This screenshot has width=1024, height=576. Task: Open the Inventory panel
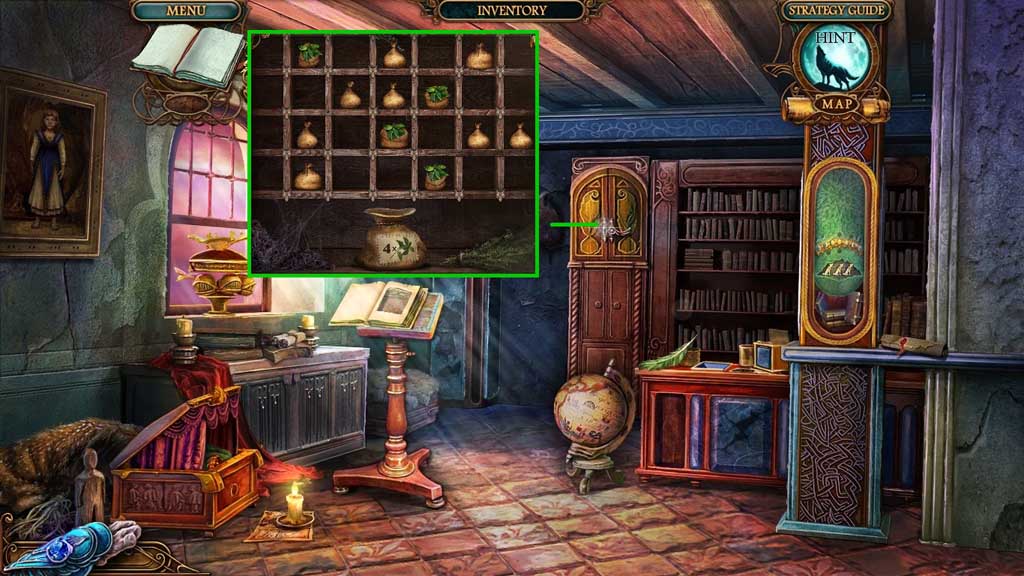(511, 11)
